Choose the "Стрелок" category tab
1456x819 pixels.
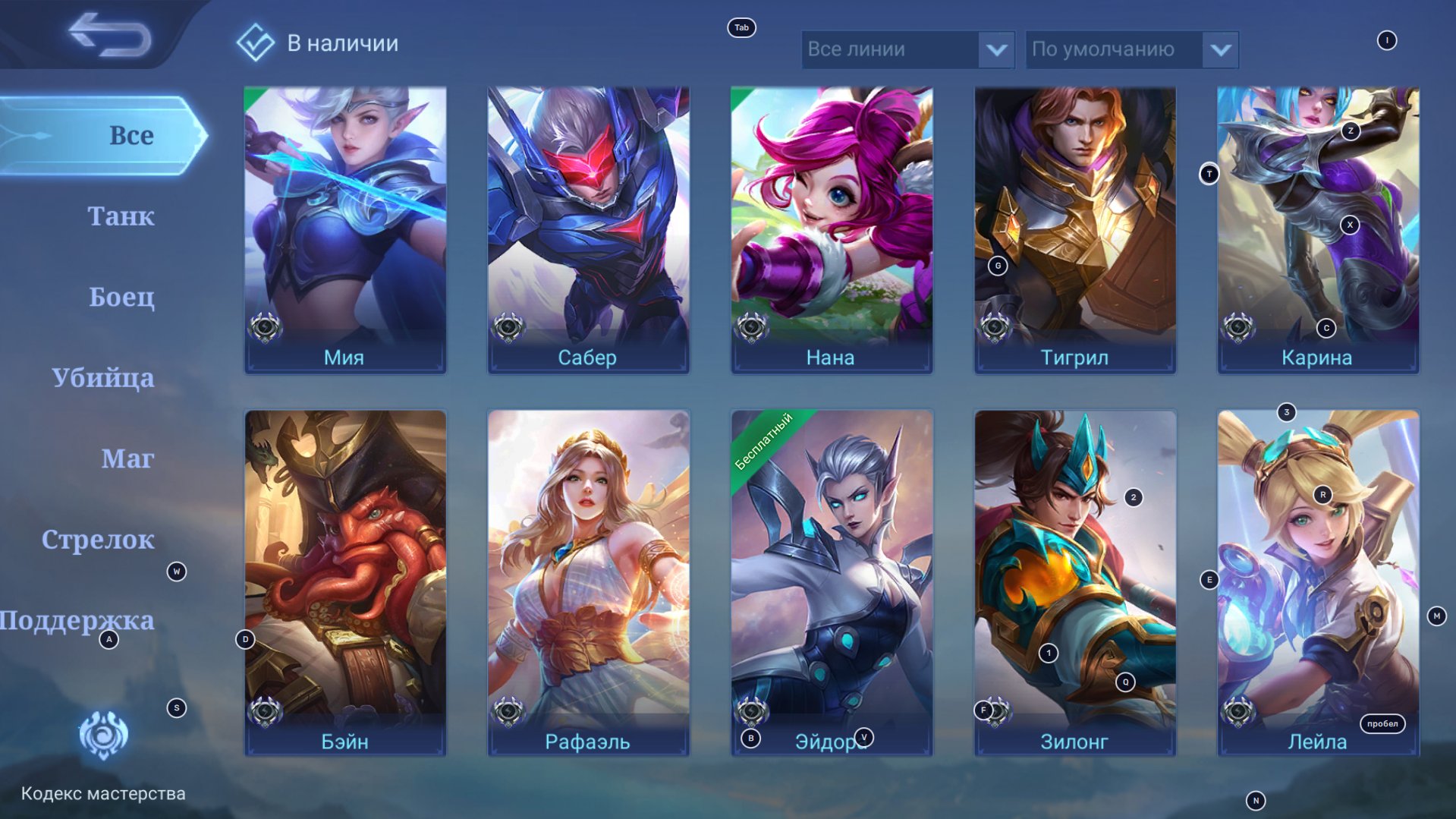click(x=98, y=540)
